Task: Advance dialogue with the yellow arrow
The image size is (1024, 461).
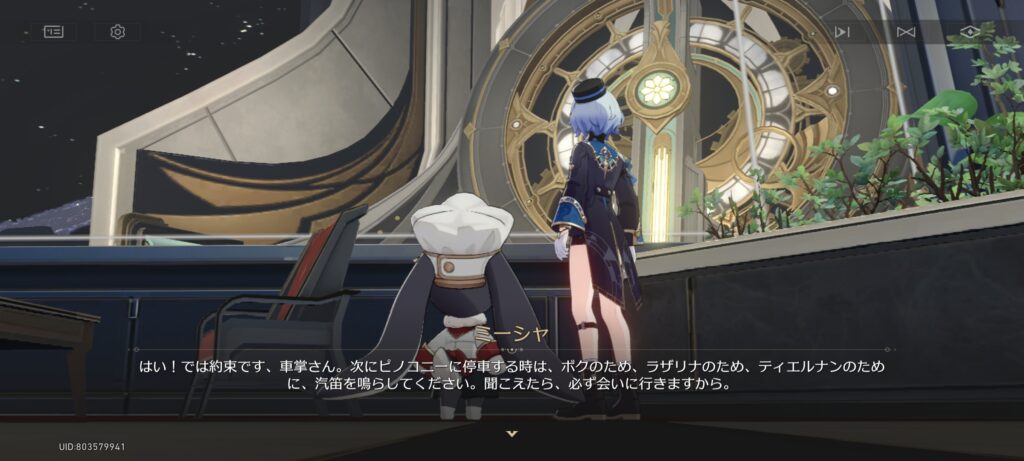Action: [512, 433]
